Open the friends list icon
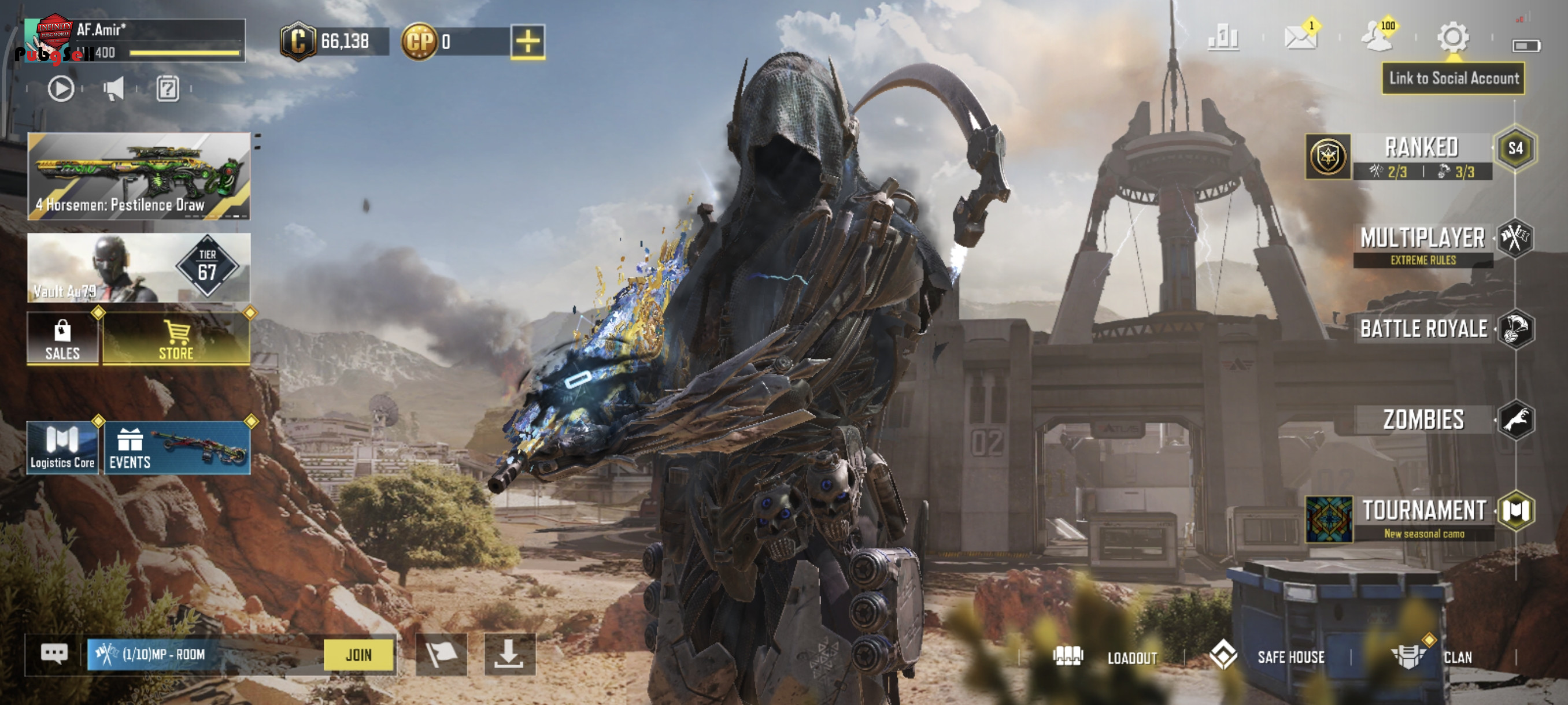Viewport: 1568px width, 705px height. 1376,38
